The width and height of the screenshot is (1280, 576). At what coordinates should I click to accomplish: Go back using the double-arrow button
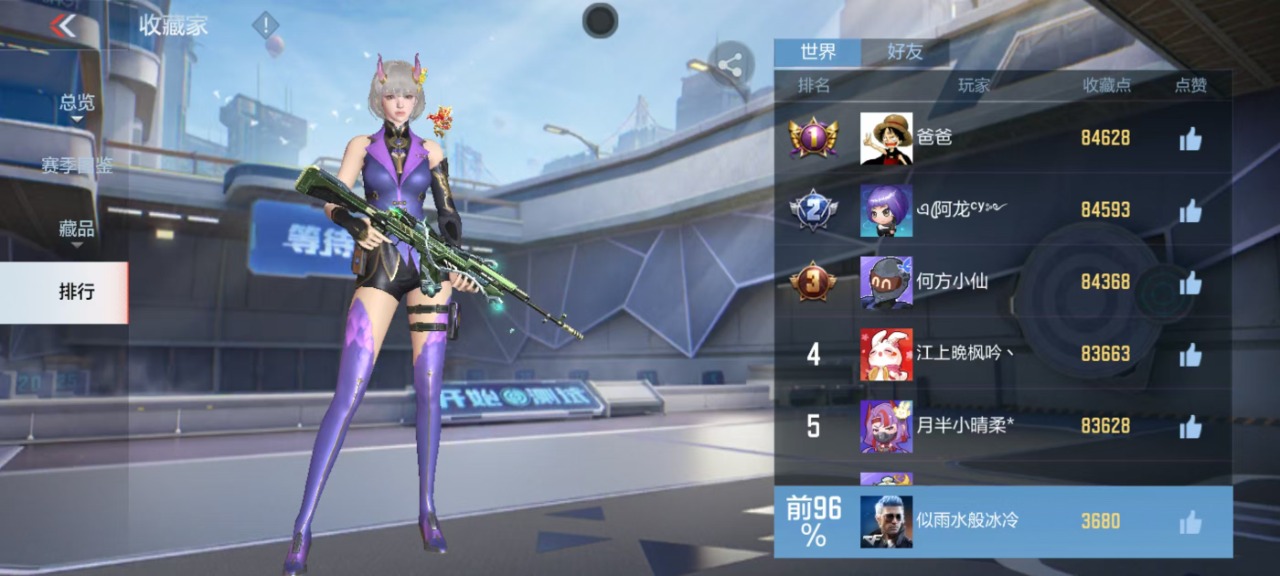point(63,26)
